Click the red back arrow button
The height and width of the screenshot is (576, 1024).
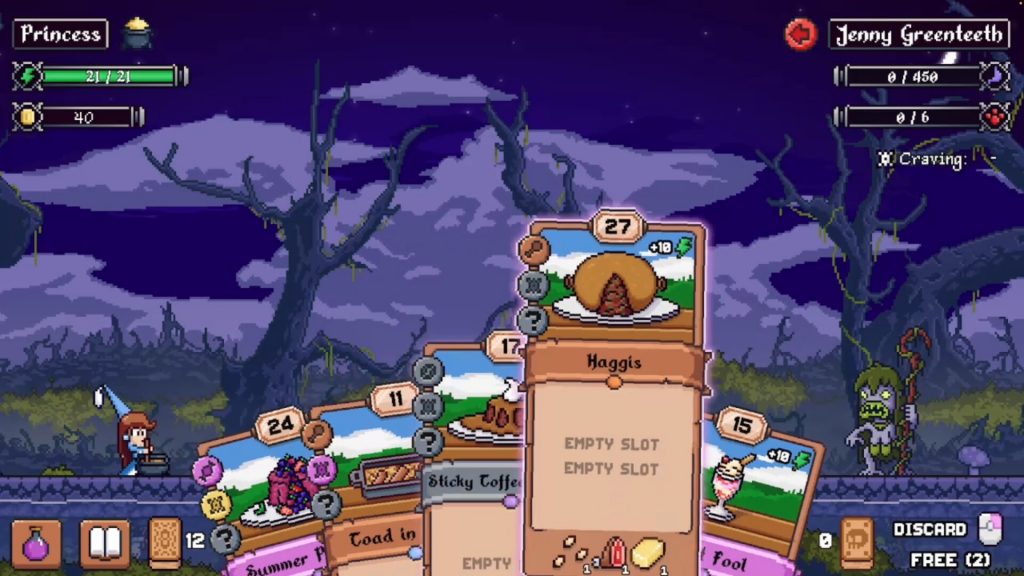click(801, 34)
